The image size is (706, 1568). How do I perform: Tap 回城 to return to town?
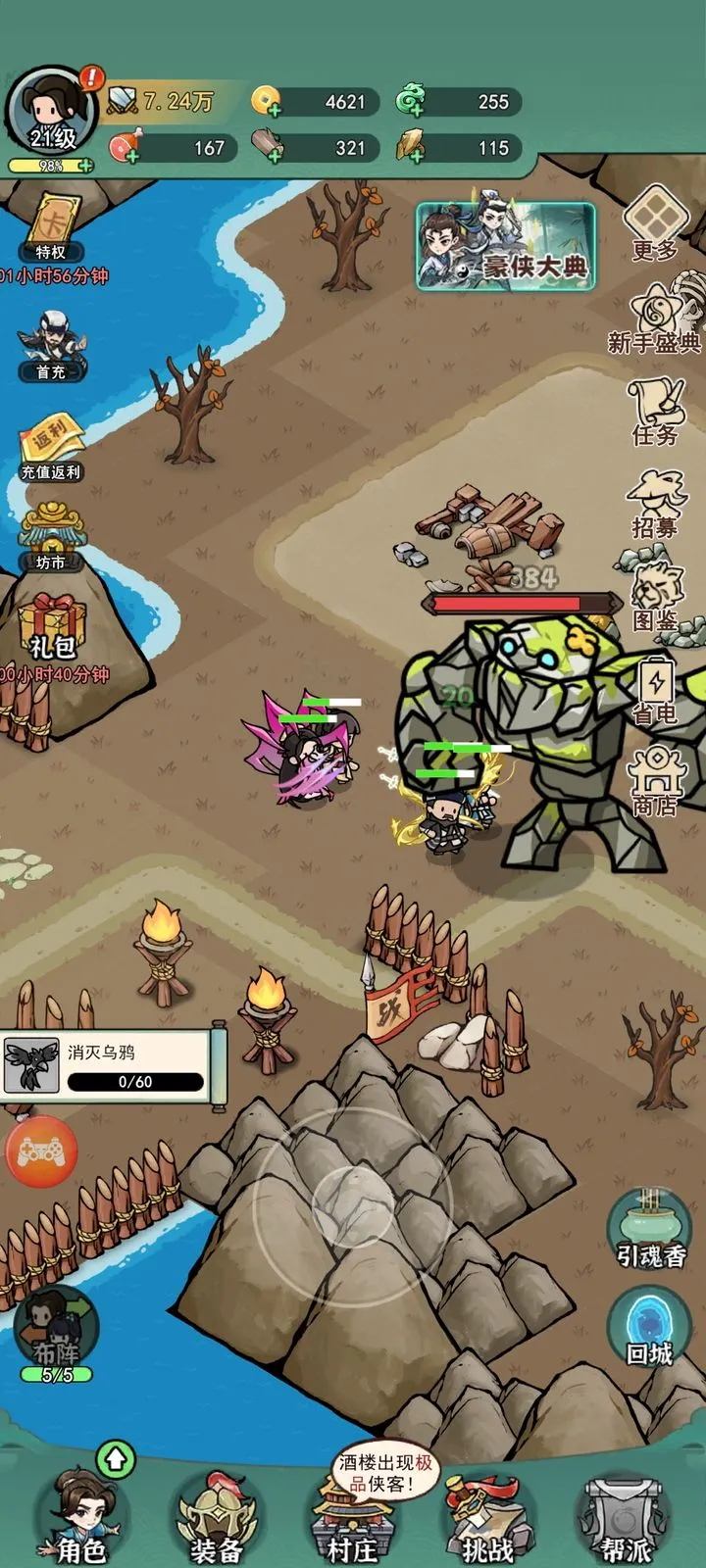[649, 1328]
